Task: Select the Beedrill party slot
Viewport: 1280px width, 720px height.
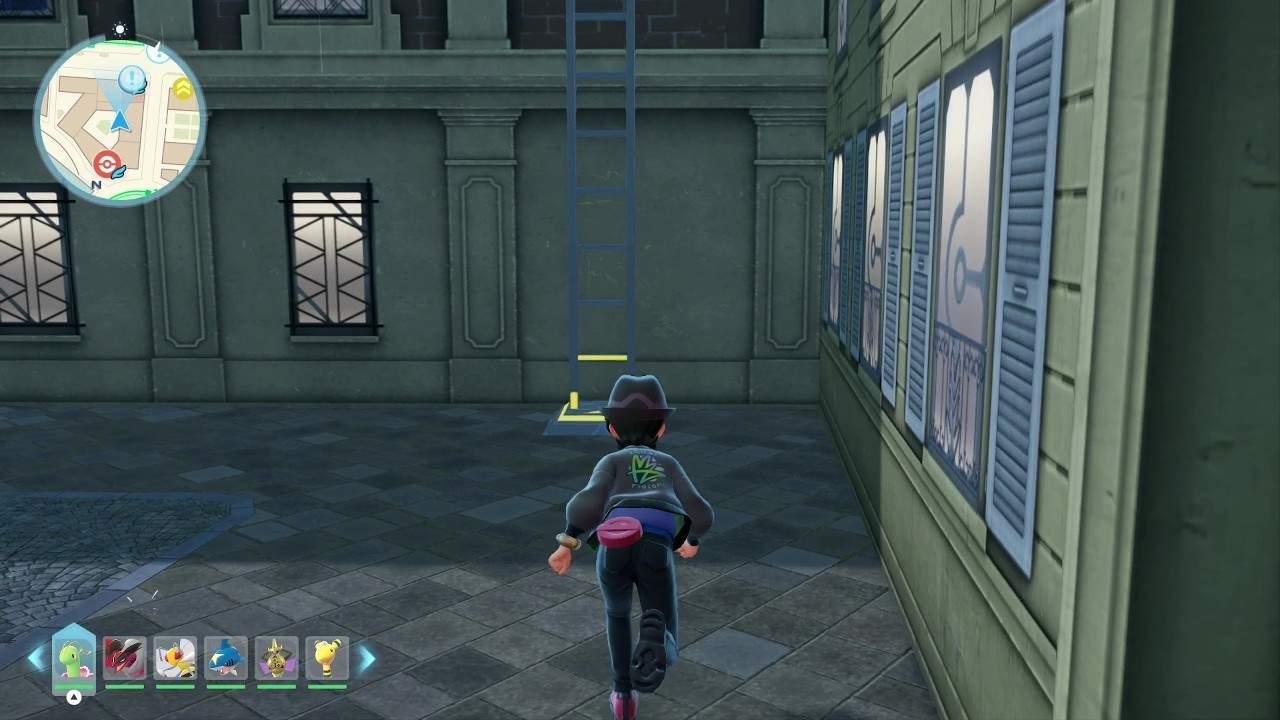Action: coord(175,658)
